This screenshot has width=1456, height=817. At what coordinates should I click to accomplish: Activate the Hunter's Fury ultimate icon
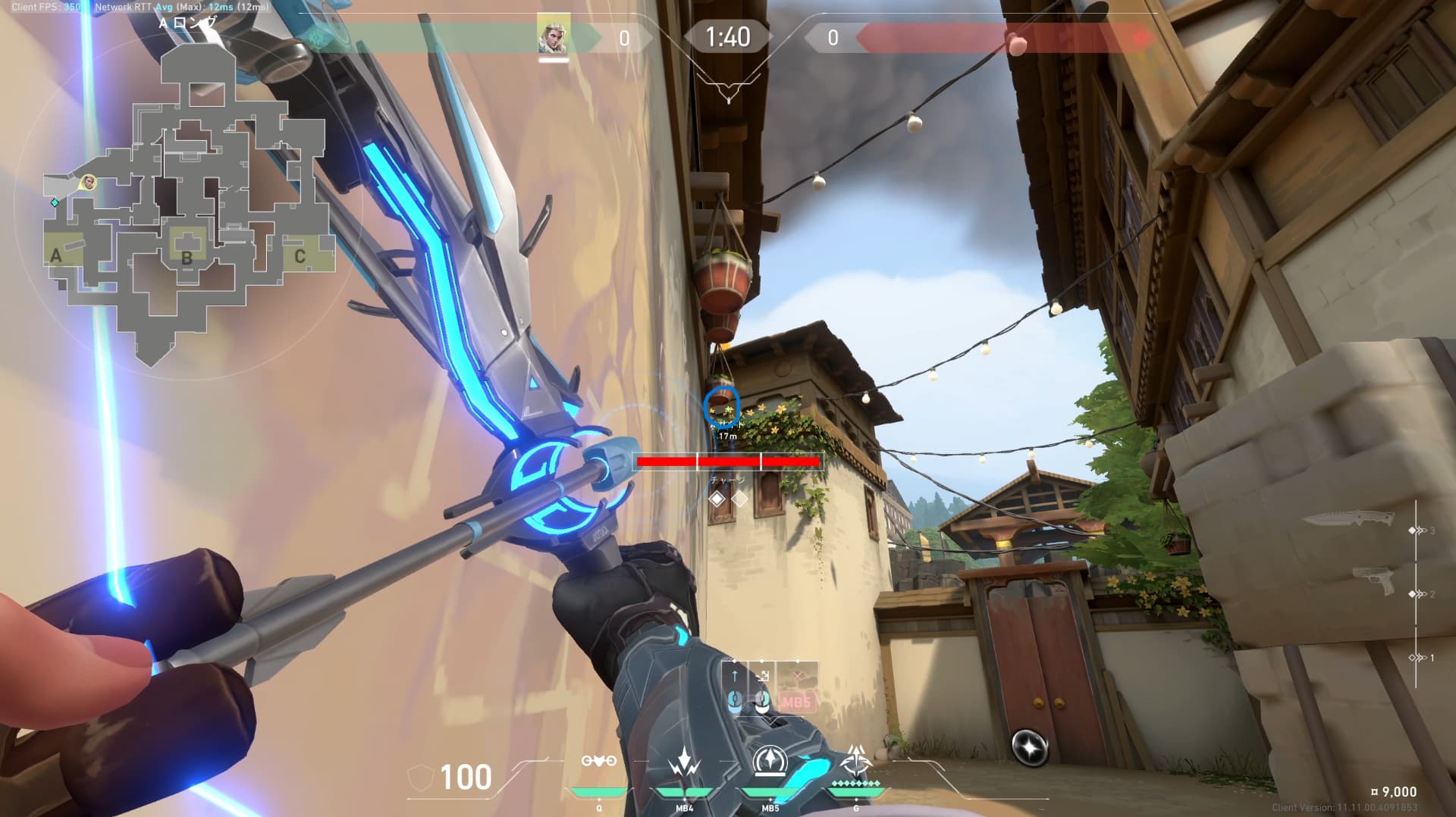[856, 760]
